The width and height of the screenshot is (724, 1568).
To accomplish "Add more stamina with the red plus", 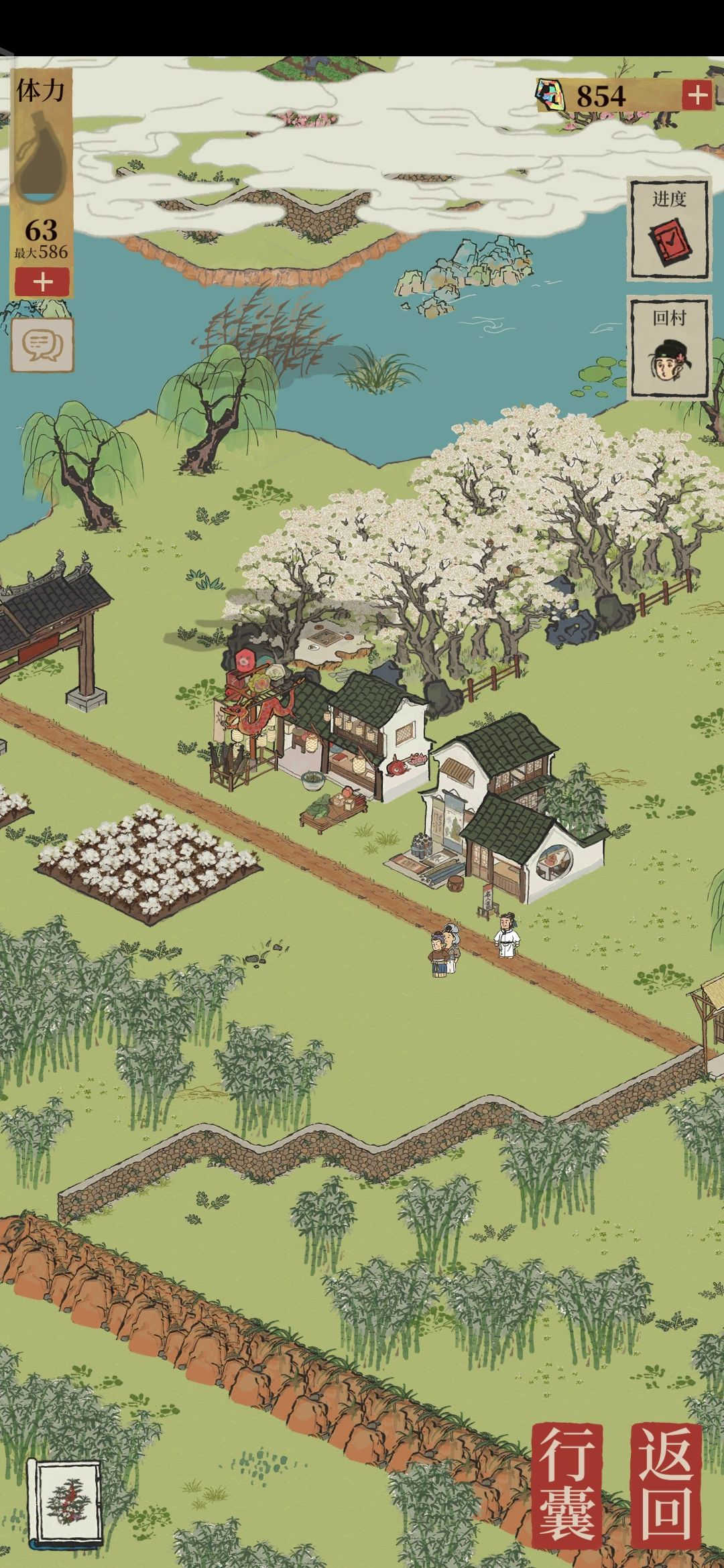I will [42, 282].
